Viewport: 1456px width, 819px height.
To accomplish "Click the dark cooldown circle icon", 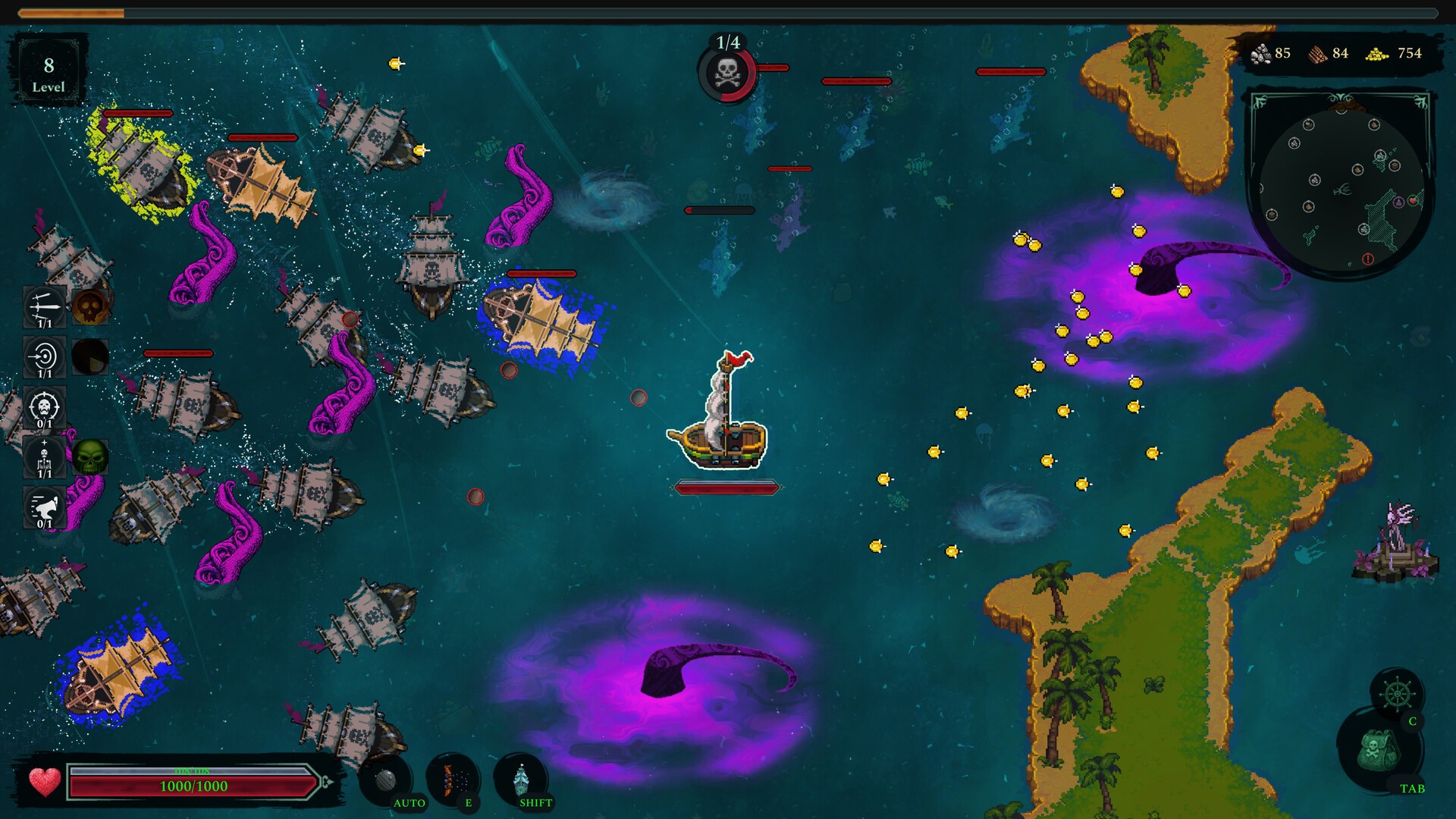I will tap(90, 356).
